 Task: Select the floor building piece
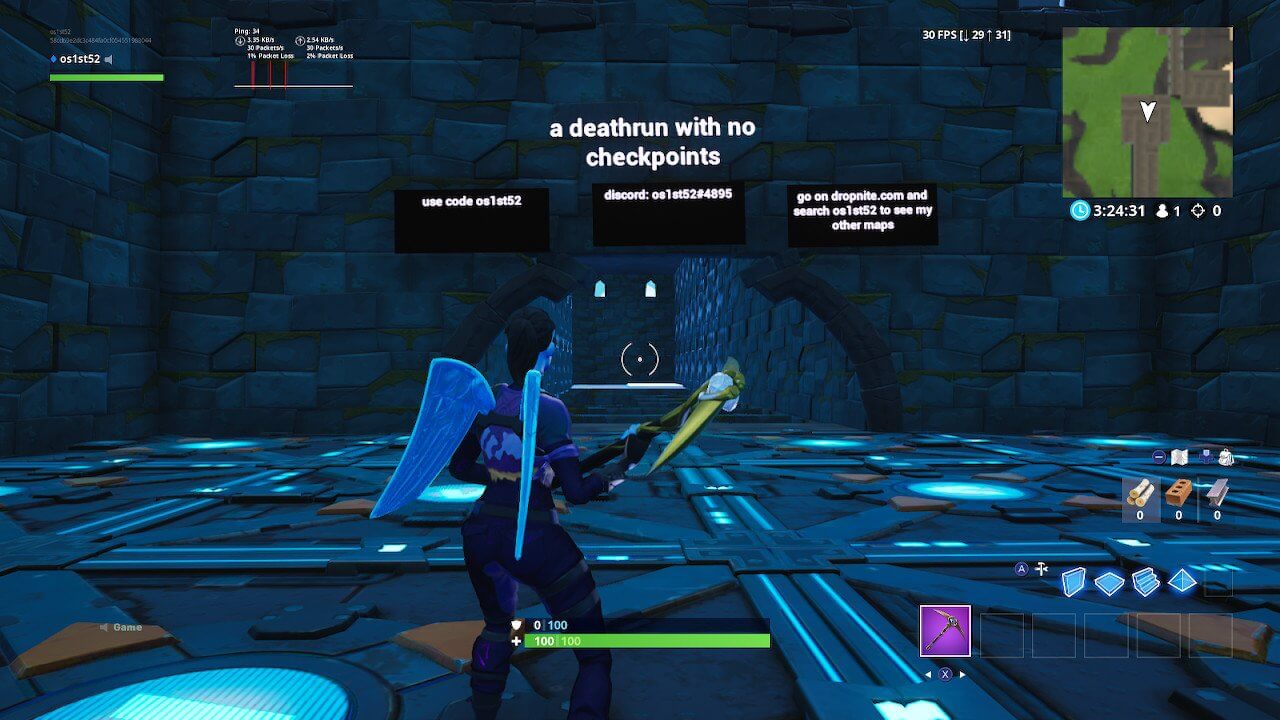1108,581
